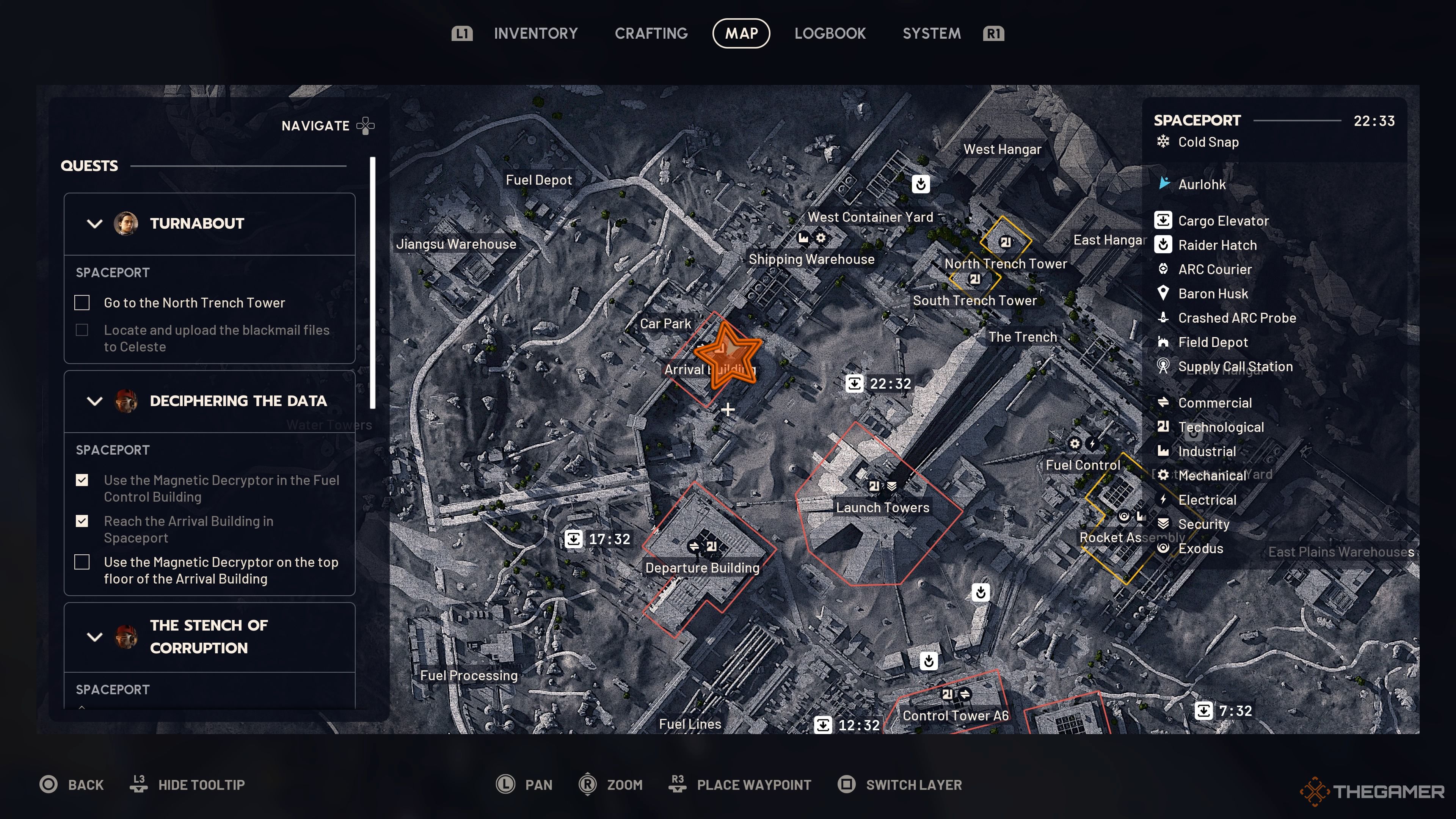
Task: Uncheck the Reach the Arrival Building objective
Action: point(82,521)
